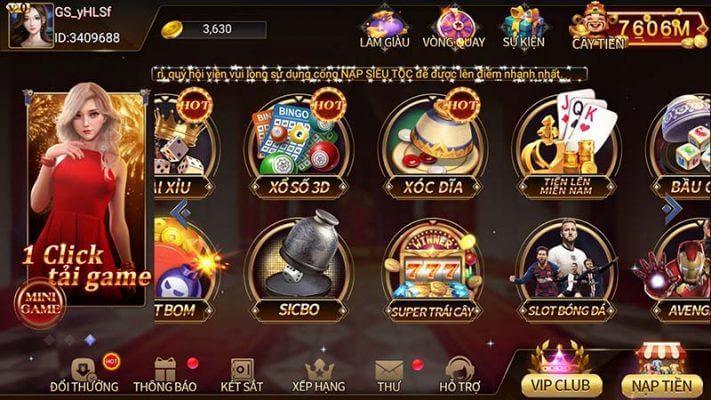Select the Tiến Lên Miền Nam card game
711x400 pixels.
click(x=566, y=148)
